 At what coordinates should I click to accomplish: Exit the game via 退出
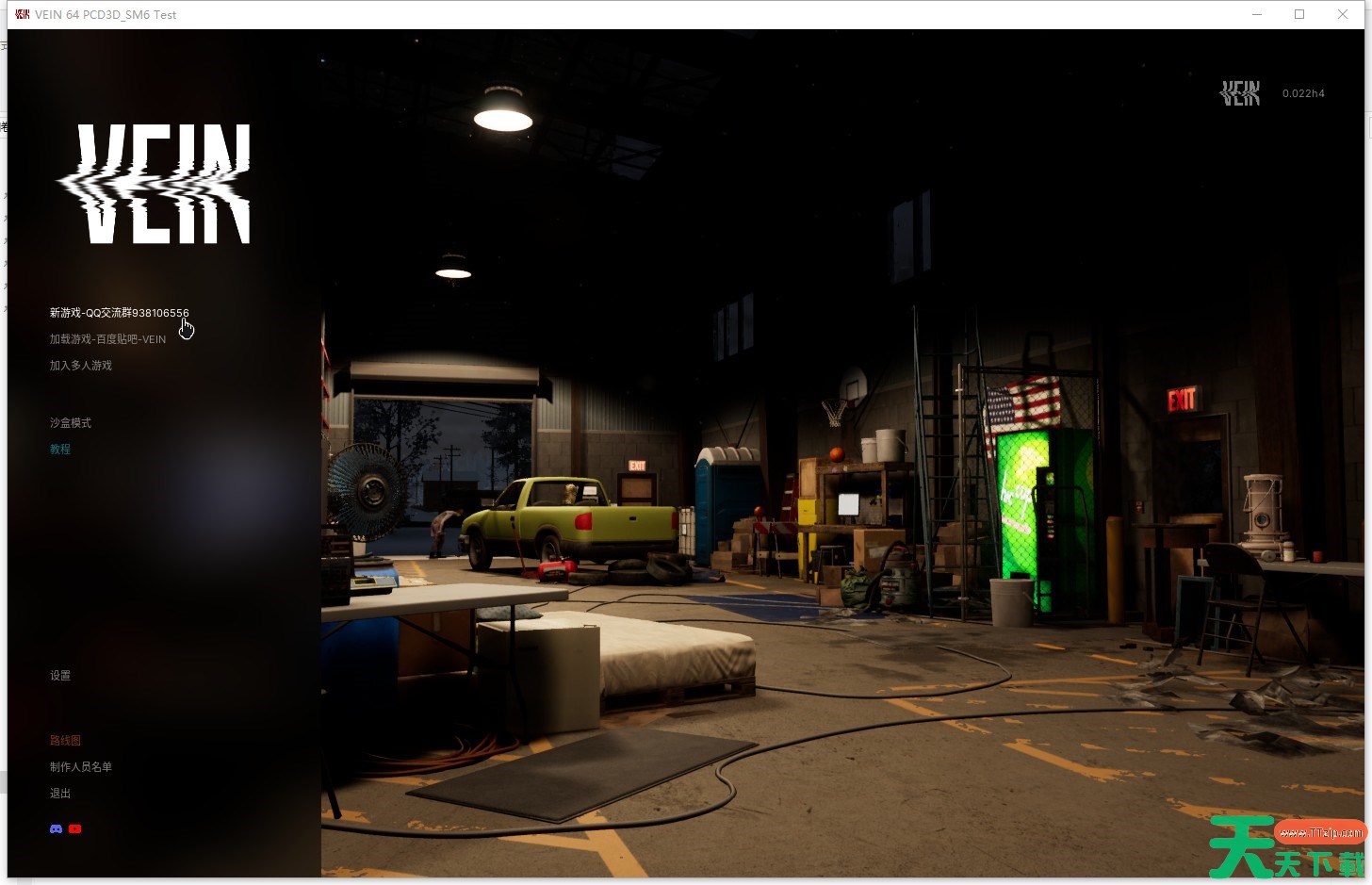pyautogui.click(x=60, y=794)
